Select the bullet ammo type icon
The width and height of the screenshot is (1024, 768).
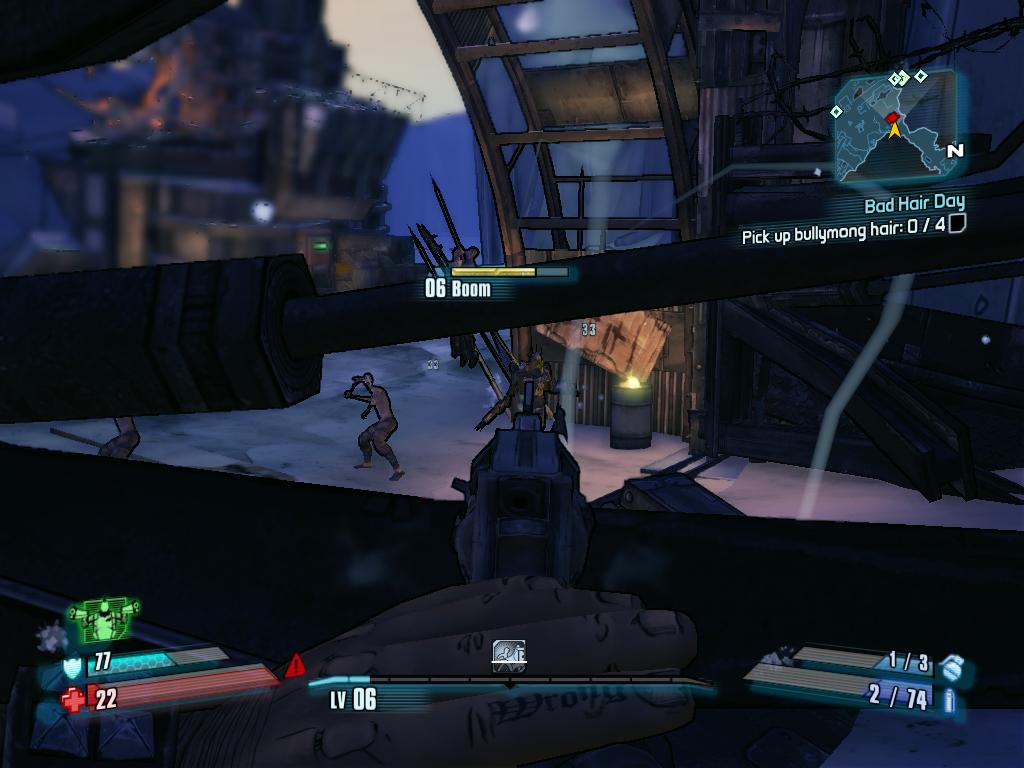pos(949,699)
